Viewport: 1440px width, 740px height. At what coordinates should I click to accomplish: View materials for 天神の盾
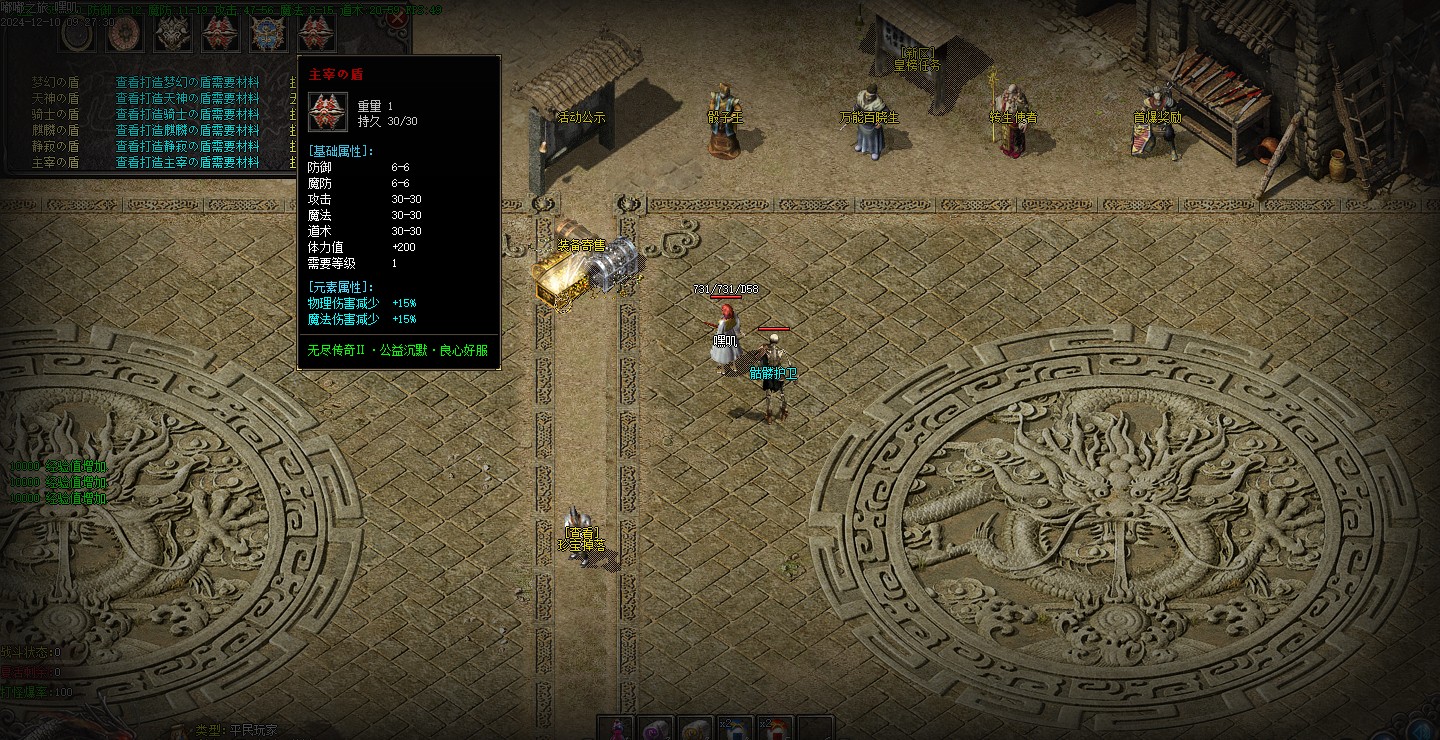click(x=187, y=98)
